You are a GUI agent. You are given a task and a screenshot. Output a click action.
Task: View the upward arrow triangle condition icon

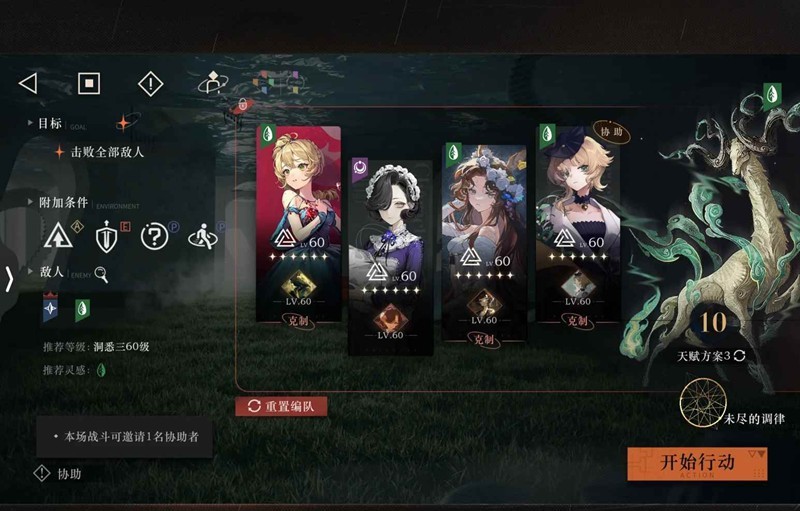[x=58, y=237]
